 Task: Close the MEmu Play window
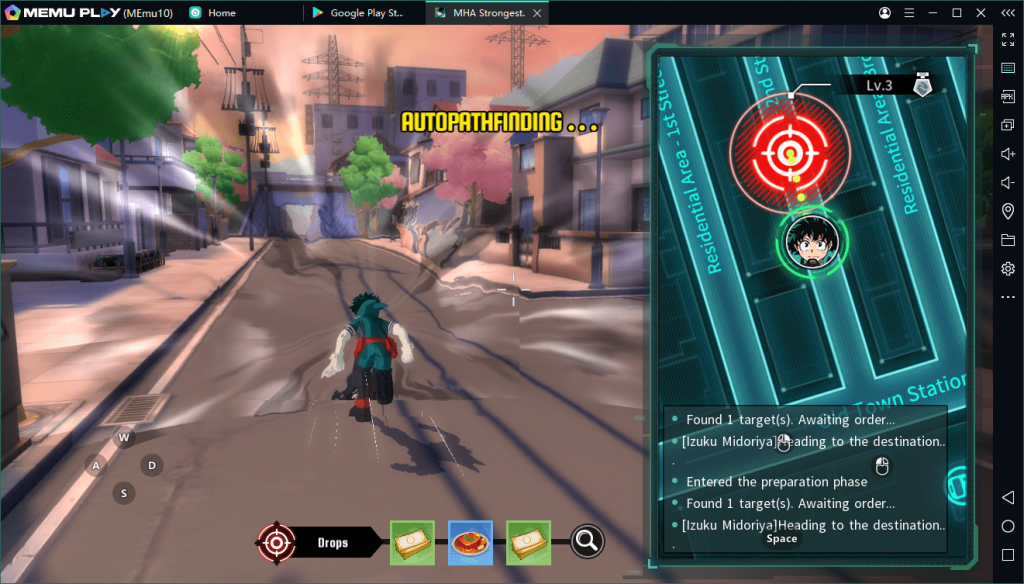(x=979, y=13)
